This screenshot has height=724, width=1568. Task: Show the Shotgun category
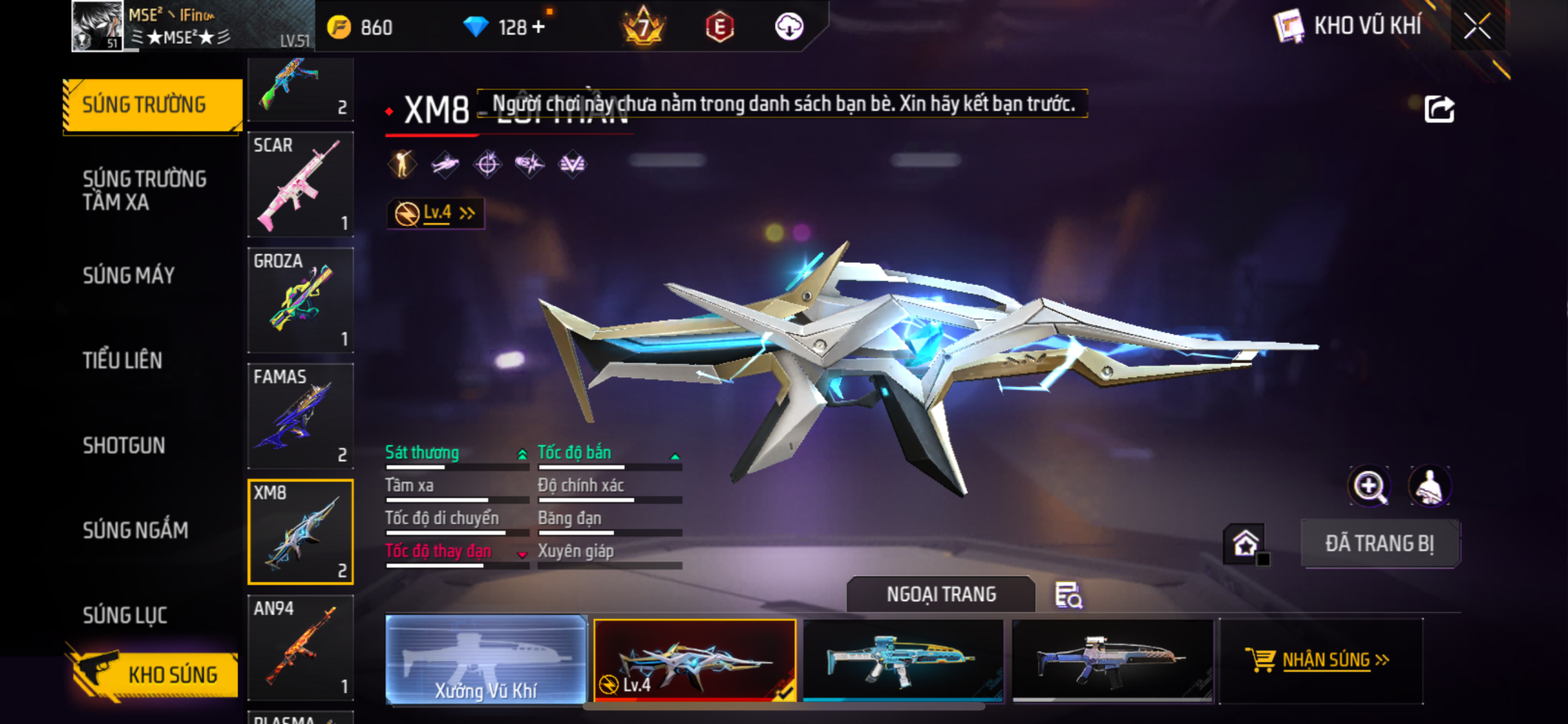click(x=124, y=446)
